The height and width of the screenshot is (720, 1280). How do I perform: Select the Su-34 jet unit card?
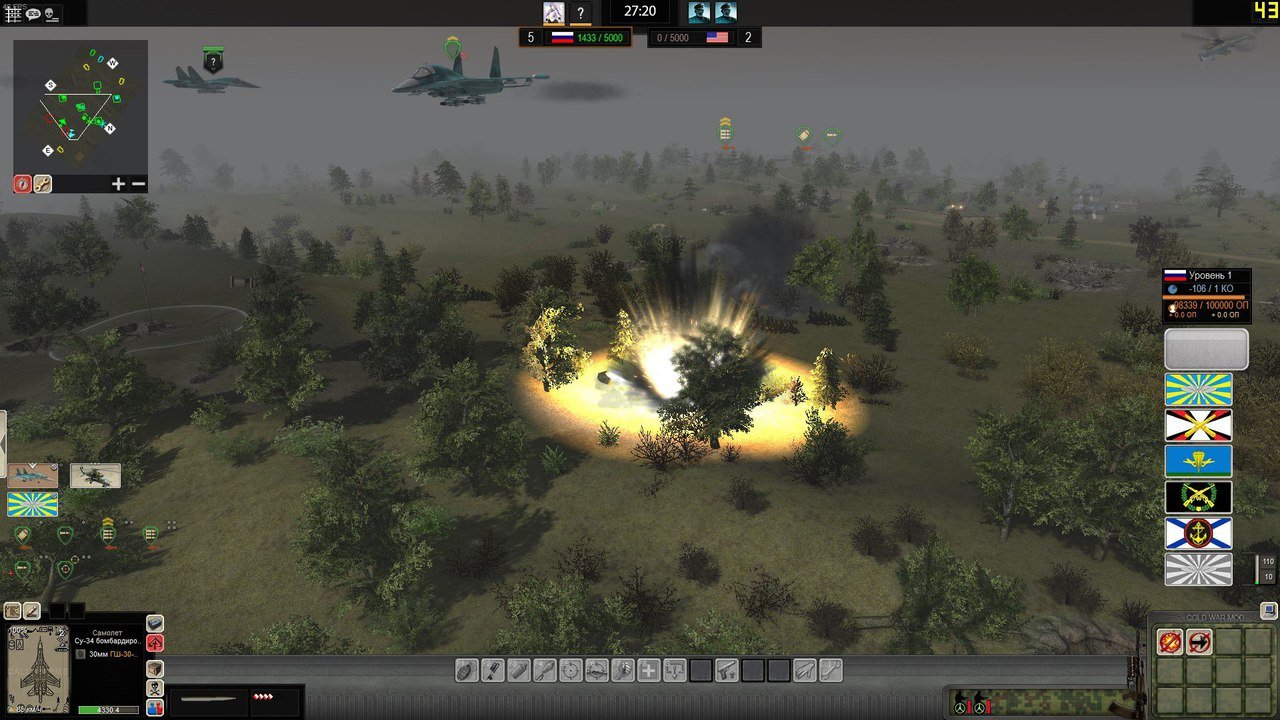tap(32, 476)
